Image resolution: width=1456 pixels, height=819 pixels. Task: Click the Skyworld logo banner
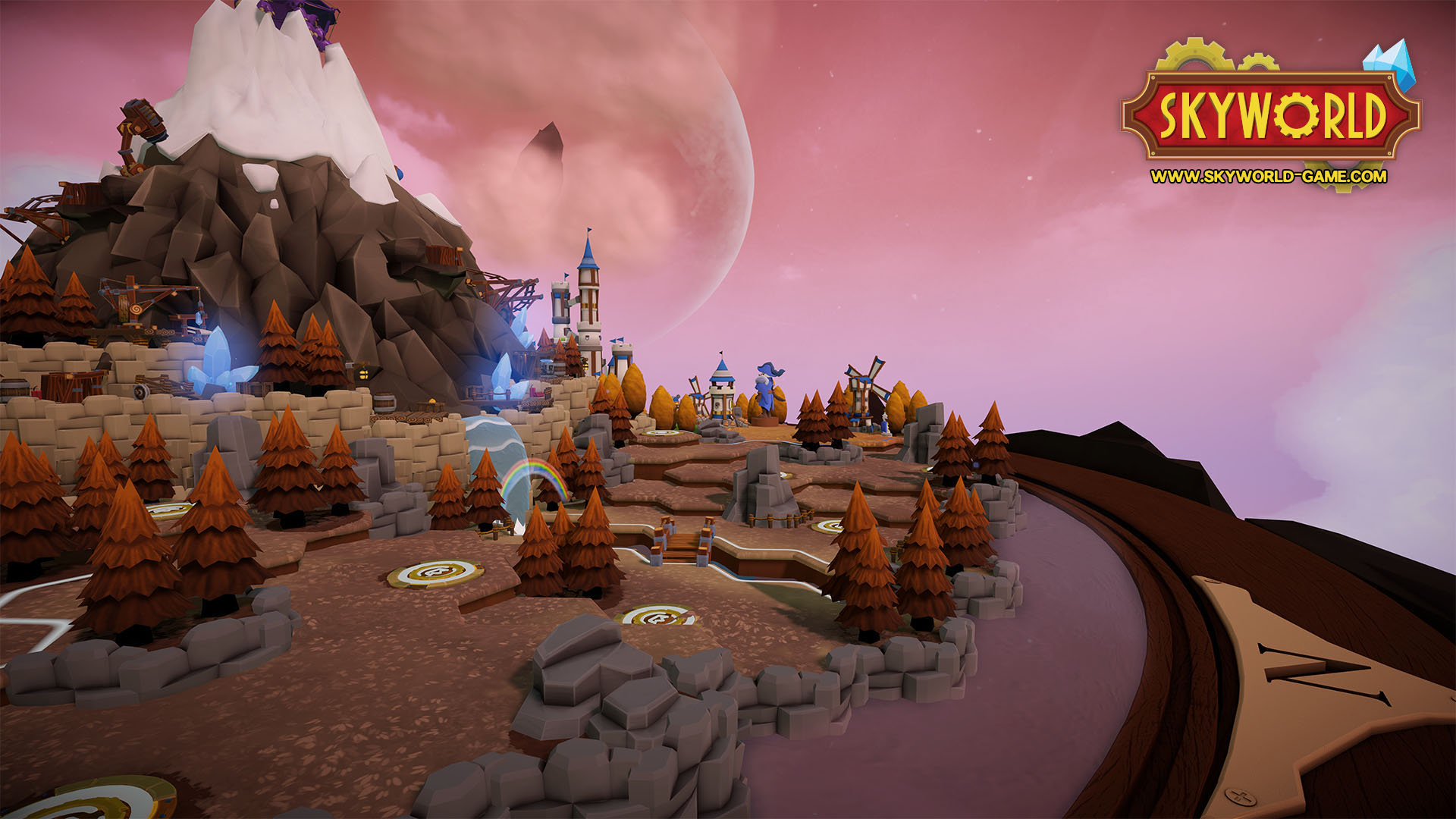click(1271, 115)
